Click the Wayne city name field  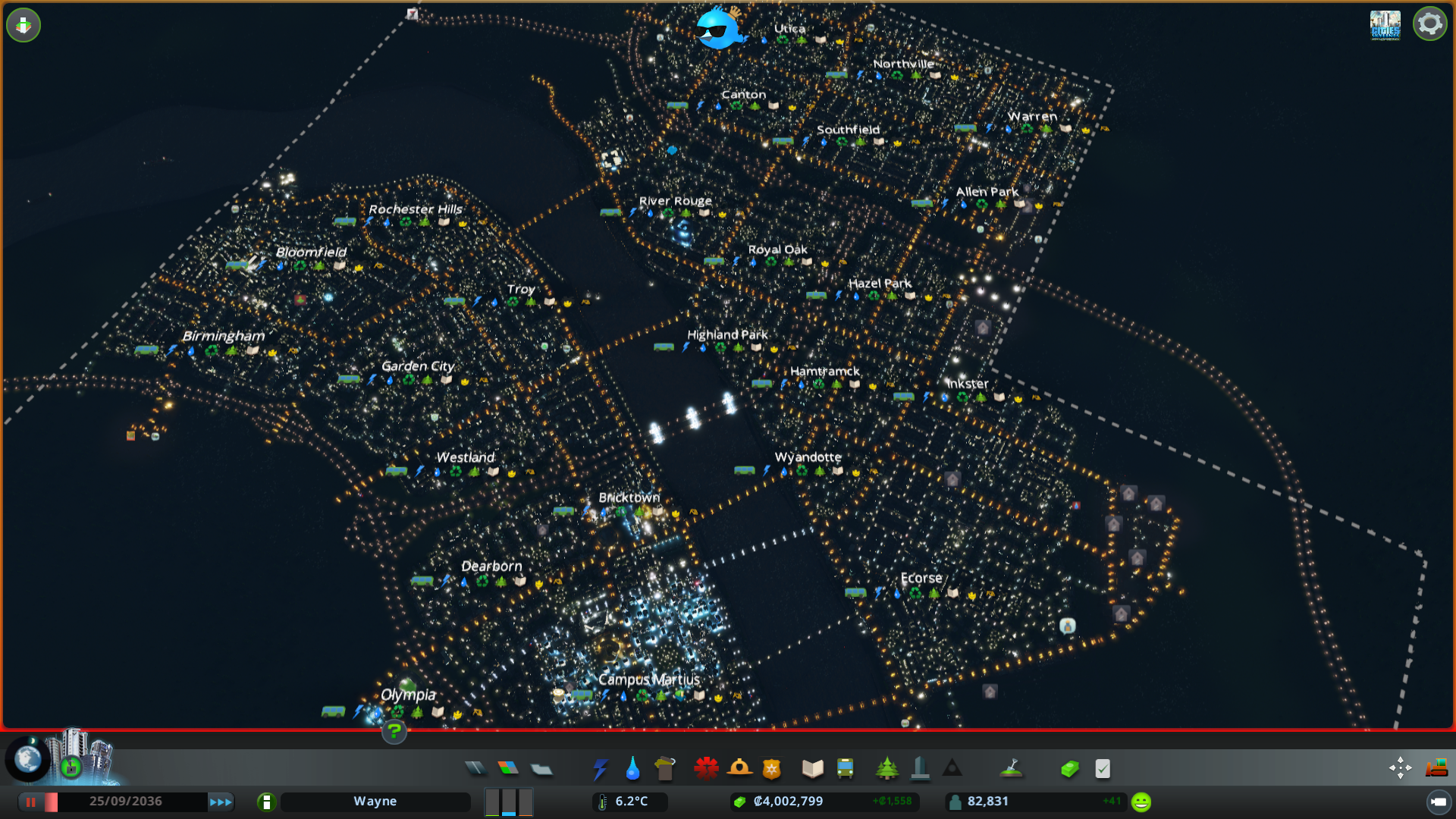tap(375, 801)
